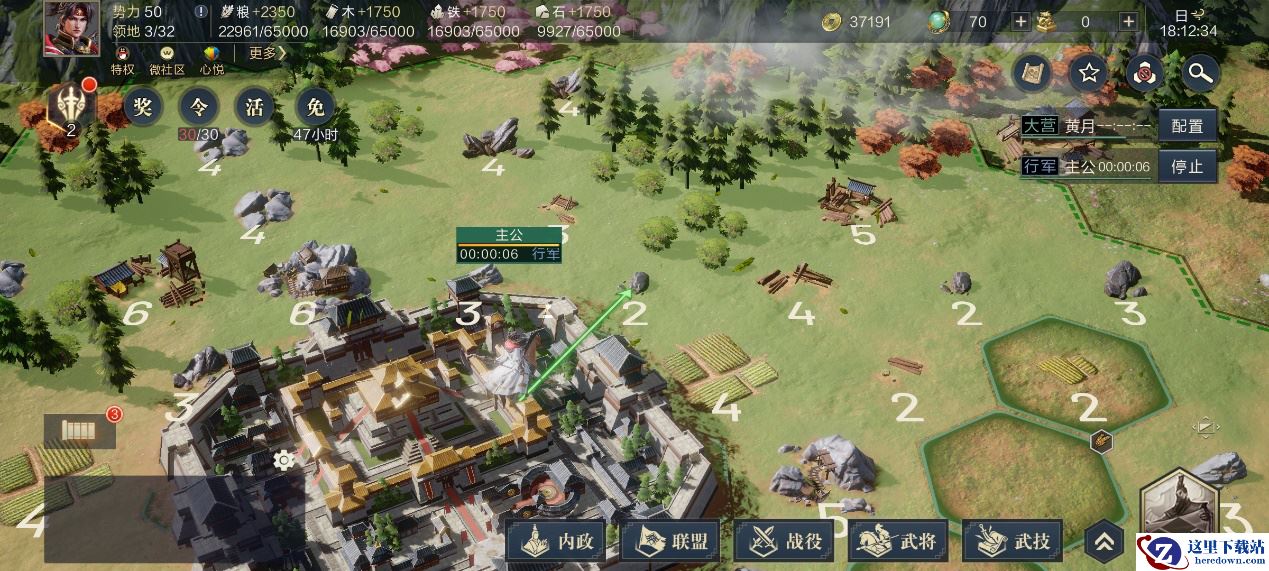Add jade currency with plus button

point(1020,22)
